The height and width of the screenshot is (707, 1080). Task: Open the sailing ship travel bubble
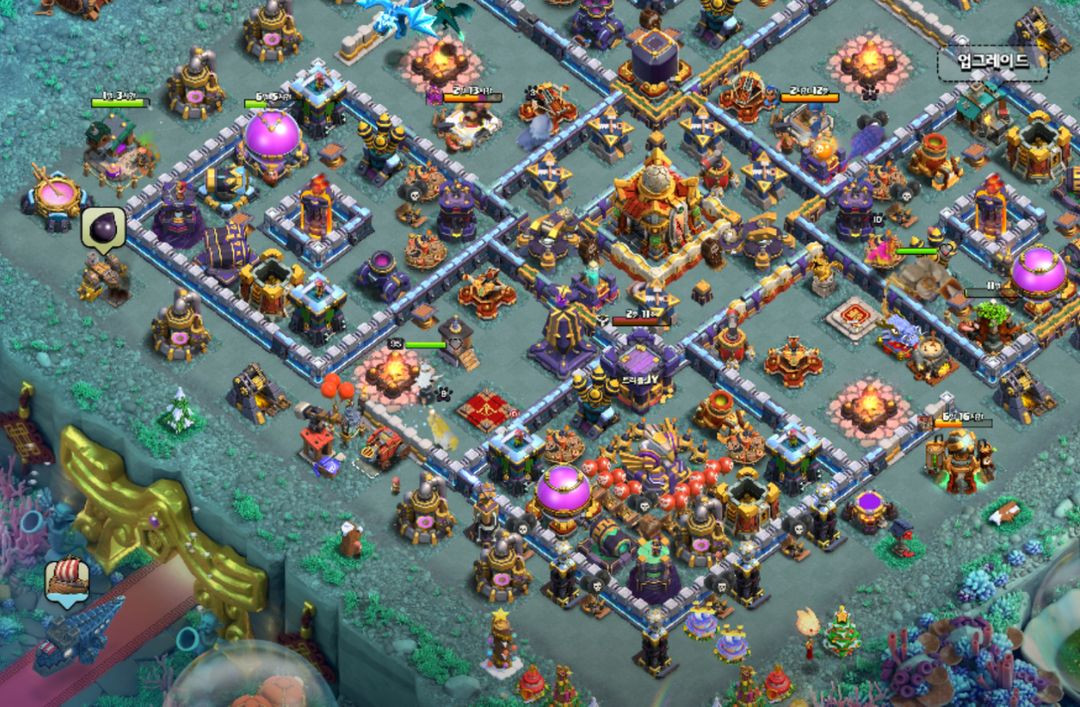[x=67, y=579]
